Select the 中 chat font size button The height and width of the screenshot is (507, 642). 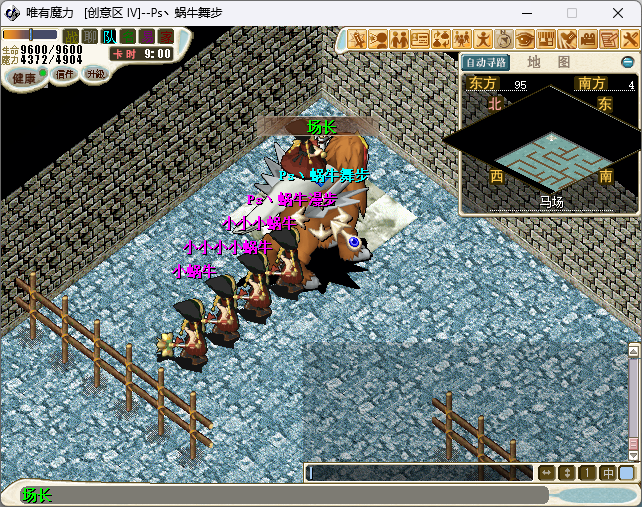(x=607, y=473)
